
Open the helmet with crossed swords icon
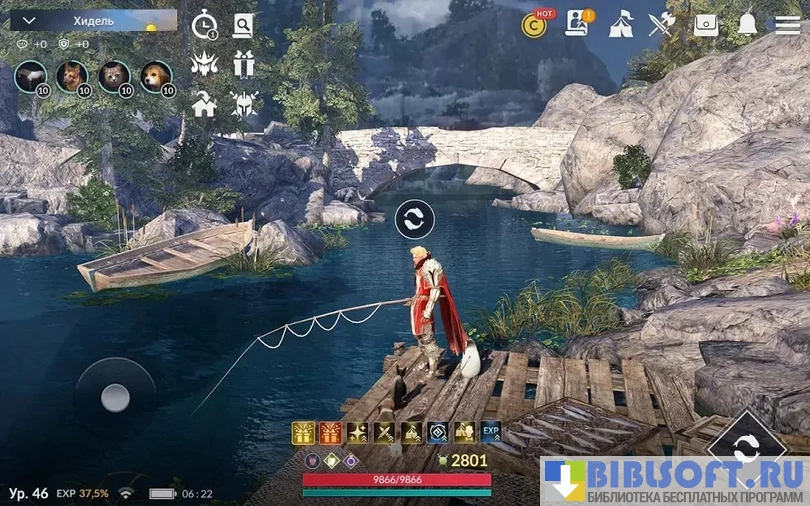pos(243,103)
